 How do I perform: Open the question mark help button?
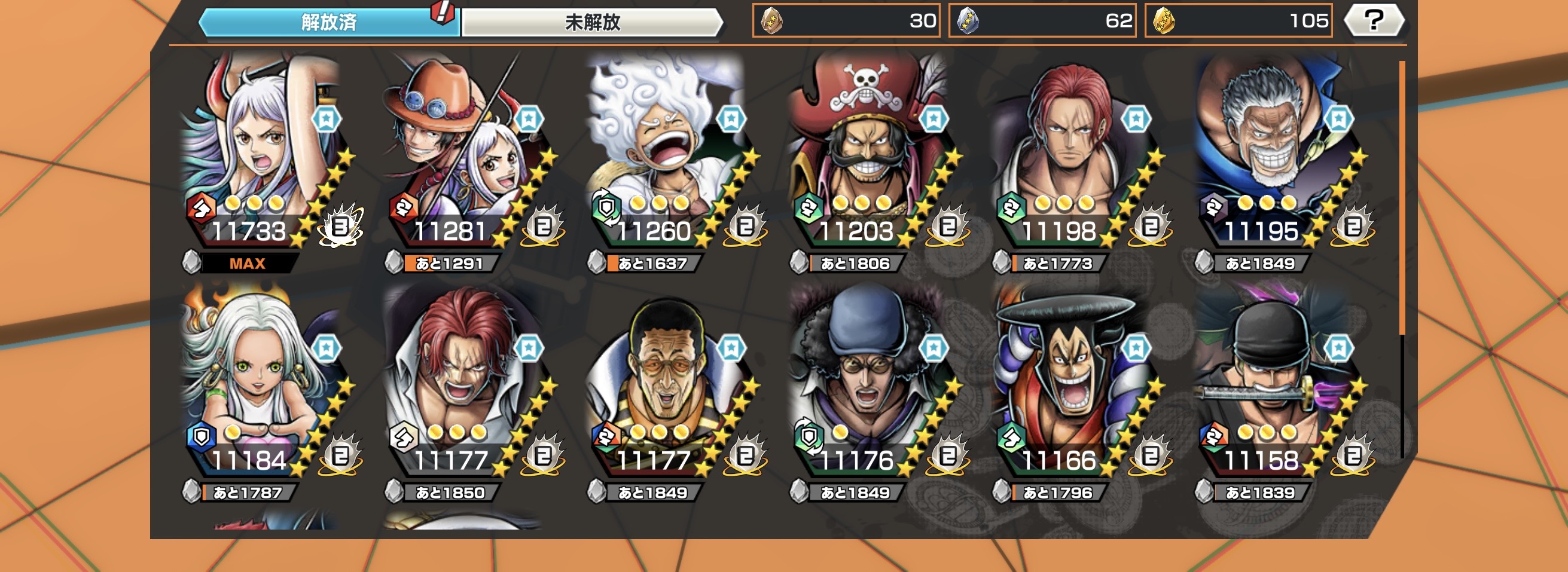point(1374,21)
